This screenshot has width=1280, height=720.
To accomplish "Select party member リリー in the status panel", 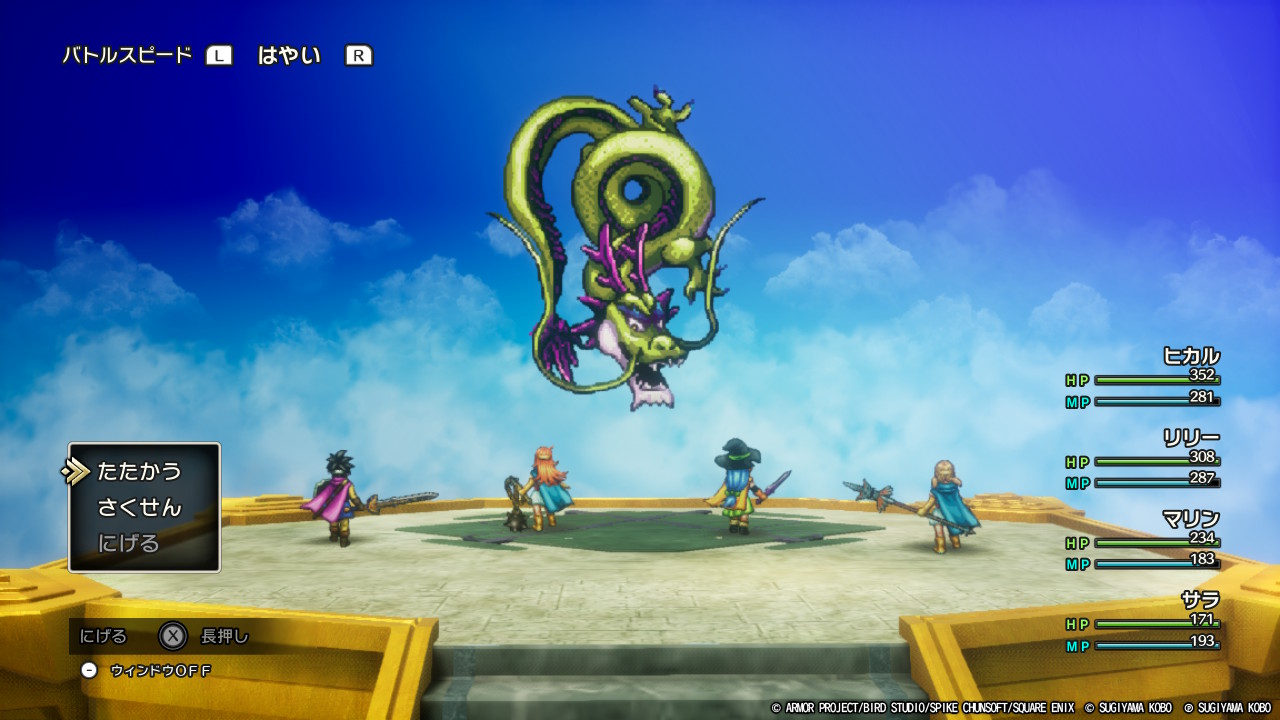I will [x=1190, y=437].
